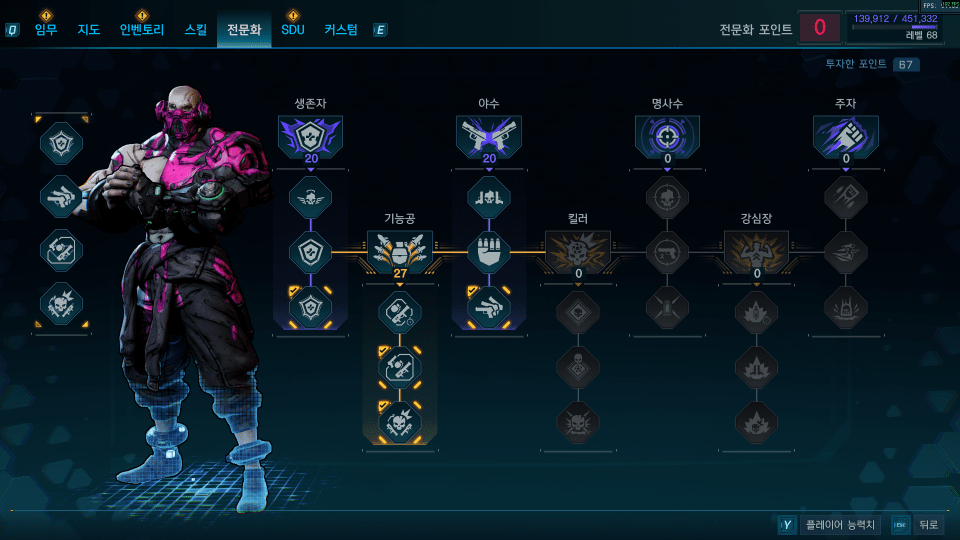Image resolution: width=960 pixels, height=540 pixels.
Task: Select the 생존자 specialization tree icon
Action: [310, 136]
